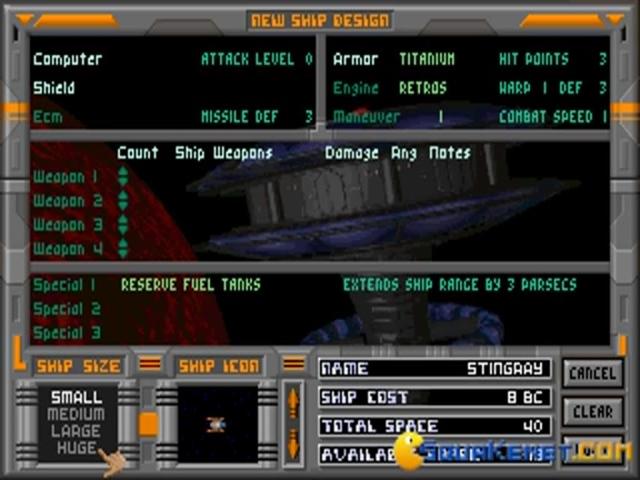Change the Titanium armor selection

[x=427, y=59]
